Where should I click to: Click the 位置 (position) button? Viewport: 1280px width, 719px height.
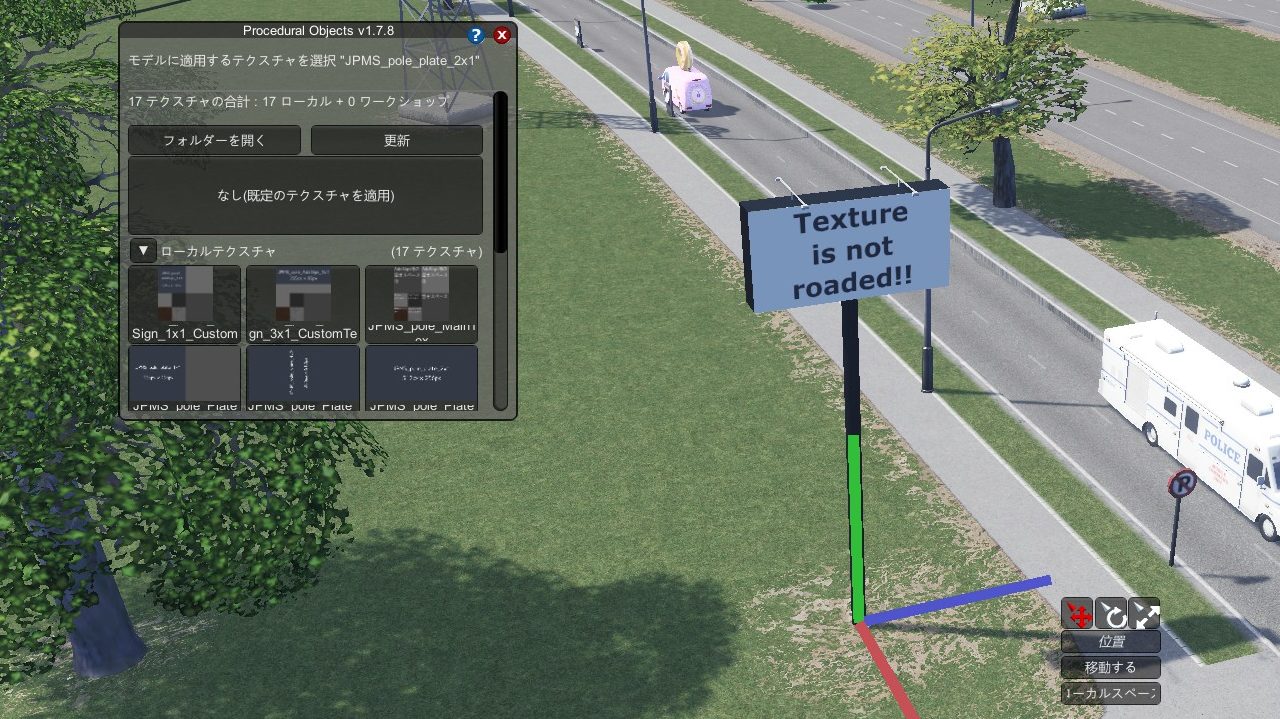point(1110,641)
